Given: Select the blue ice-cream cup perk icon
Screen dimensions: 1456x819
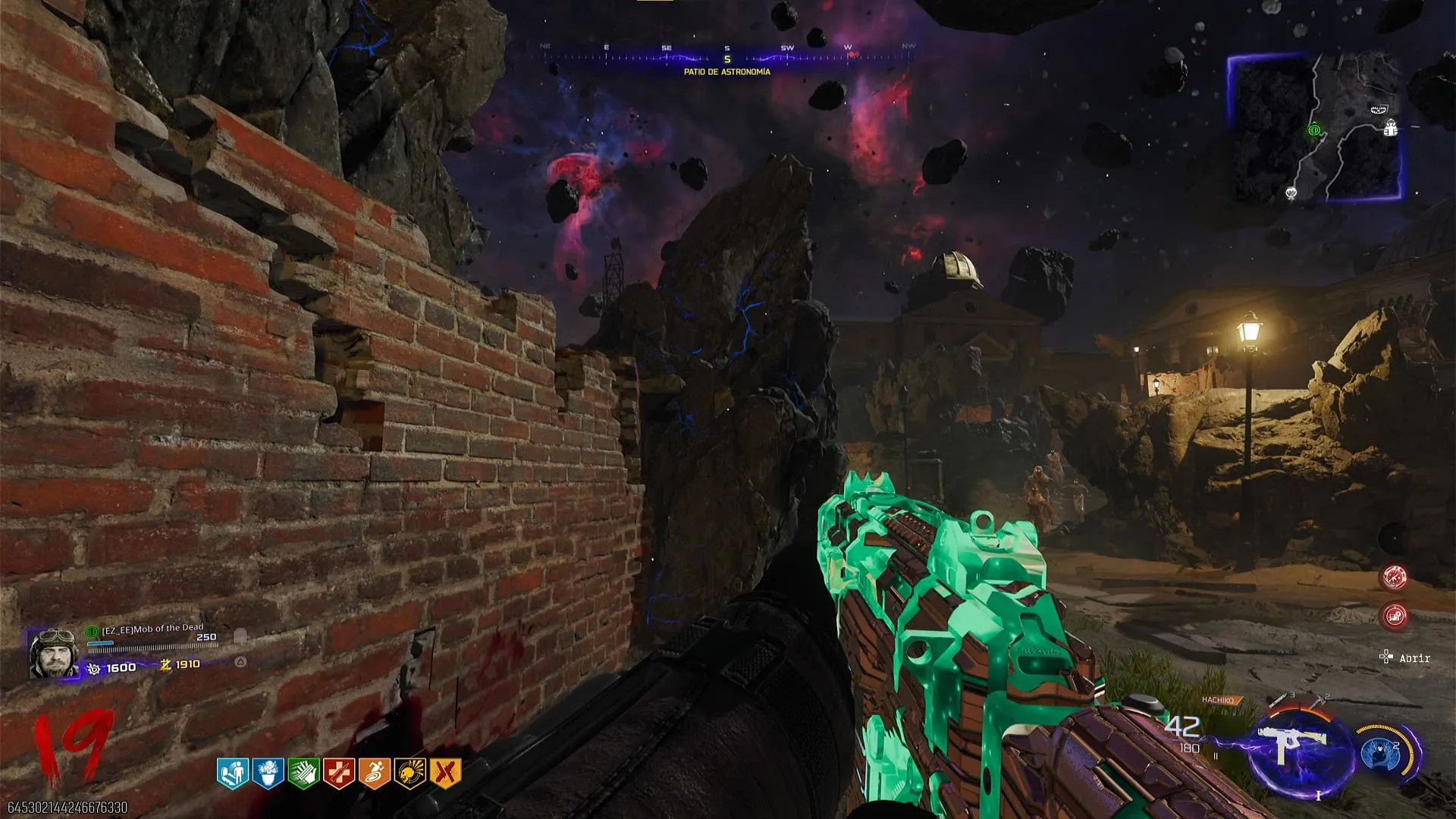Looking at the screenshot, I should click(x=268, y=773).
